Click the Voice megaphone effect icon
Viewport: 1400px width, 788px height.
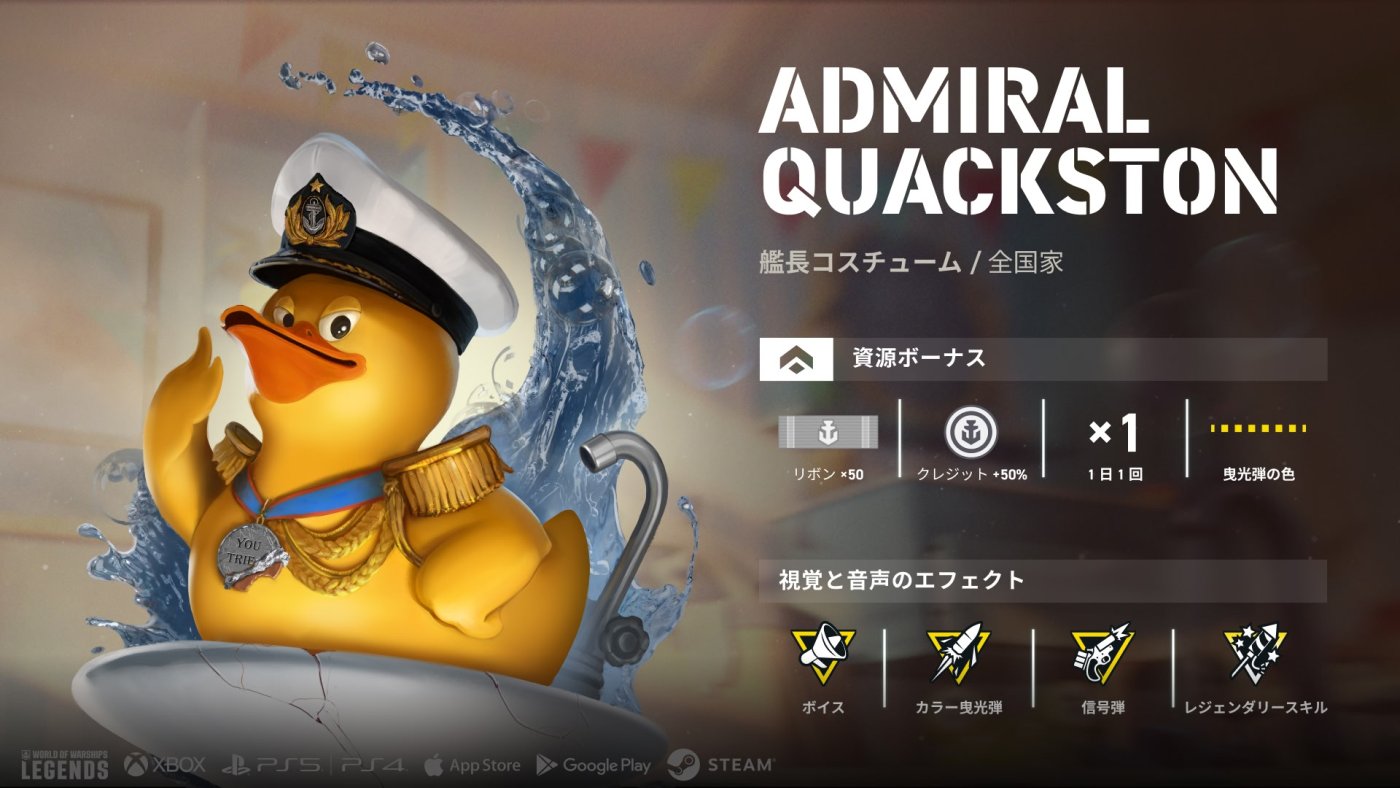click(x=822, y=653)
